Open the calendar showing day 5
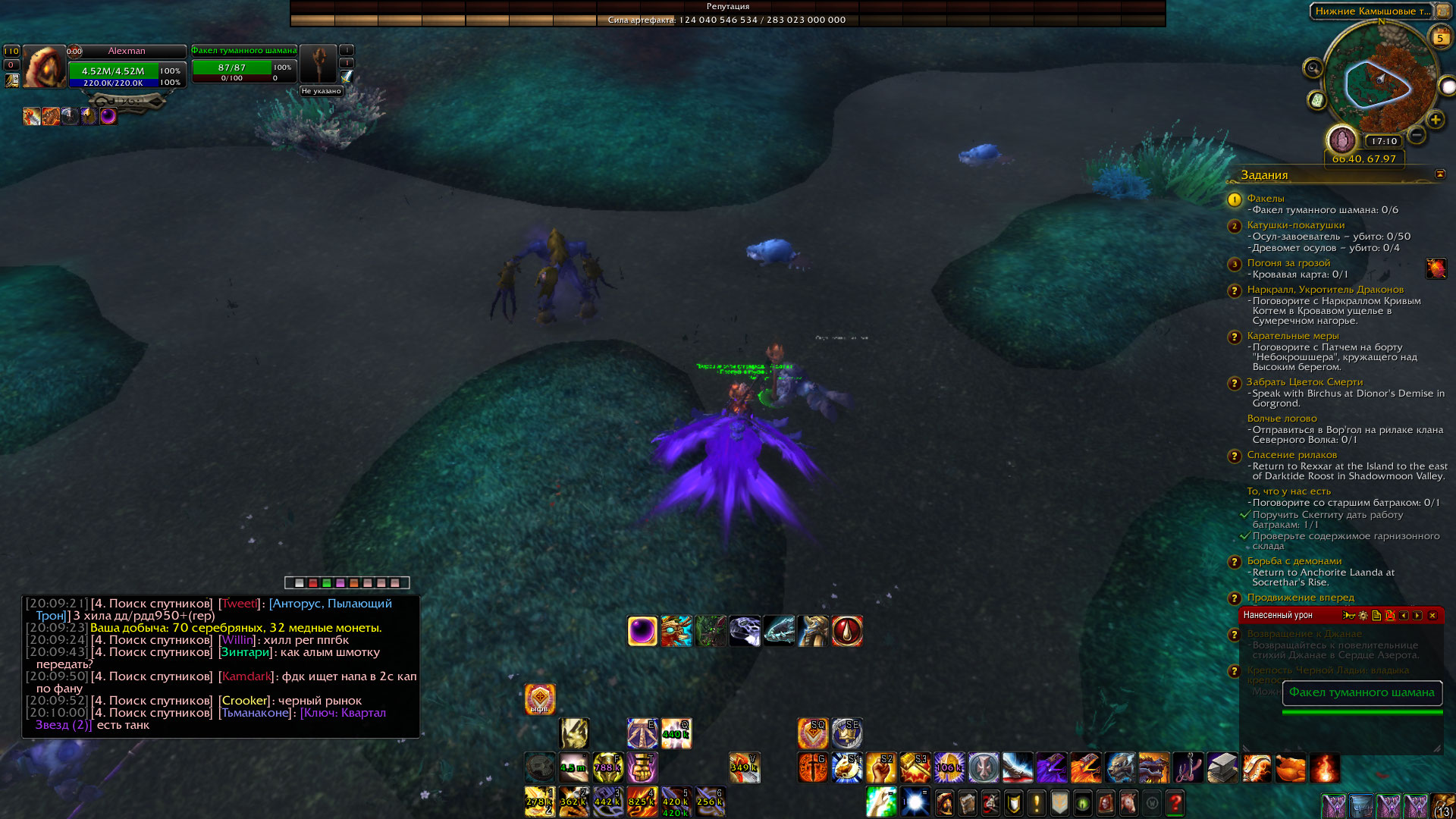The width and height of the screenshot is (1456, 819). (1439, 37)
